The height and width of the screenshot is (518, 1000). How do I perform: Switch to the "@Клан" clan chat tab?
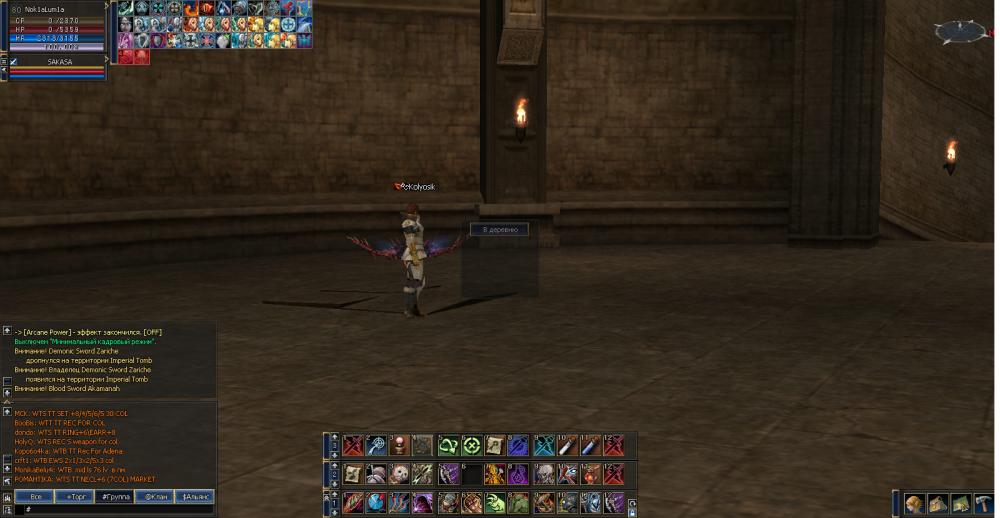tap(155, 496)
